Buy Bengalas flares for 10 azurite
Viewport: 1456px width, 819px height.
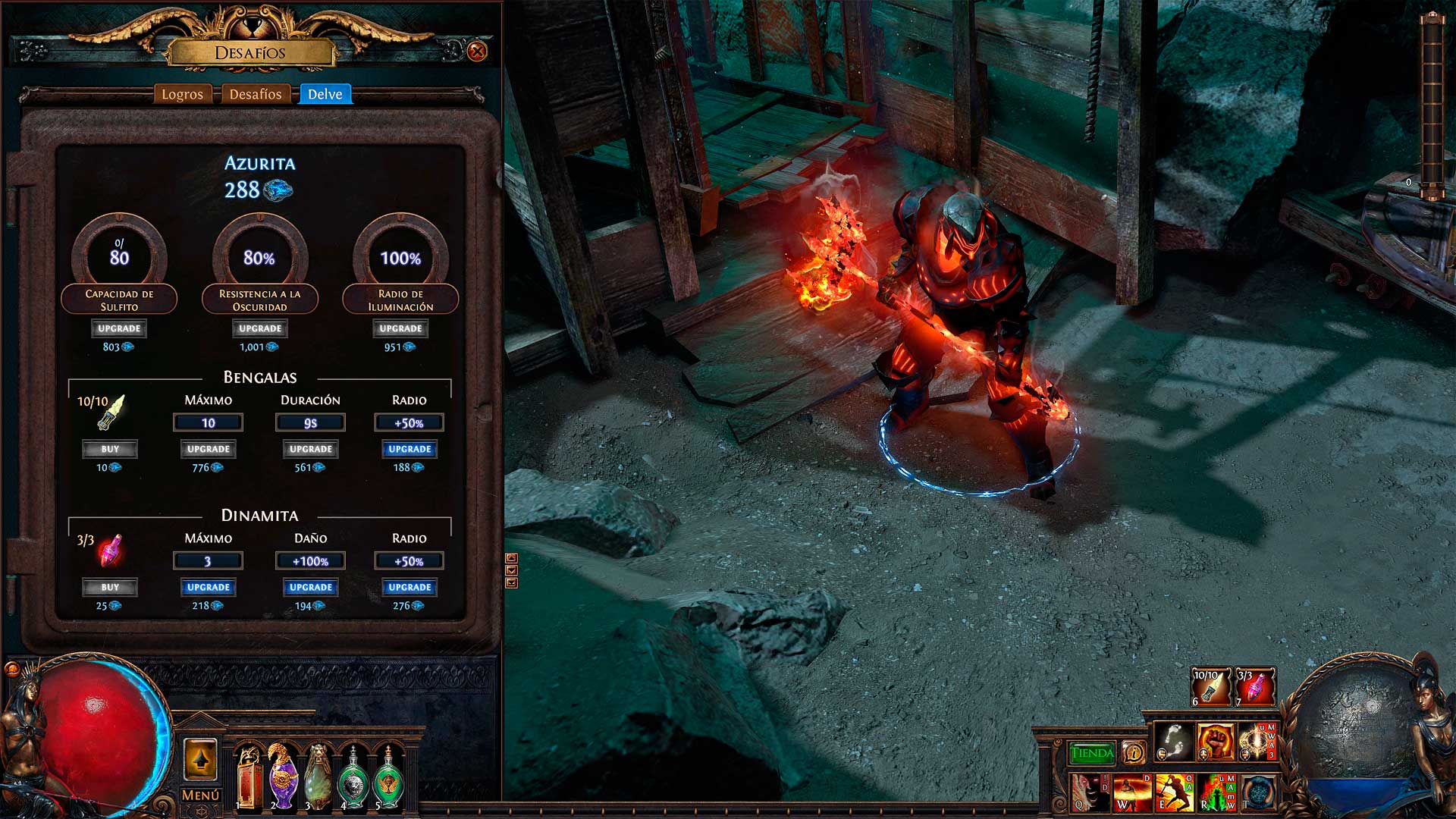click(x=110, y=449)
